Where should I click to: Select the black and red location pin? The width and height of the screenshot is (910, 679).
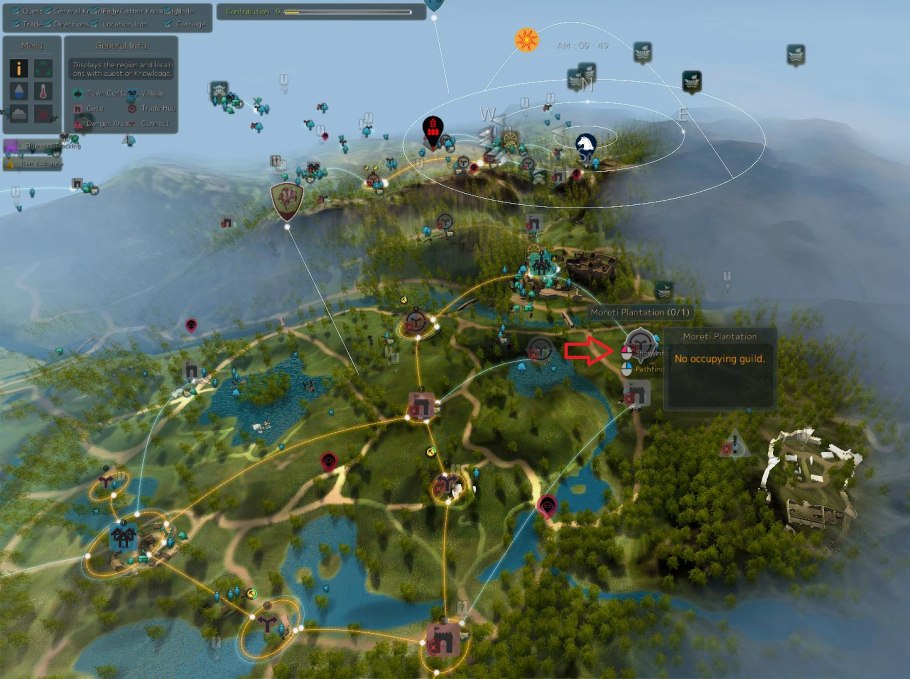tap(433, 129)
